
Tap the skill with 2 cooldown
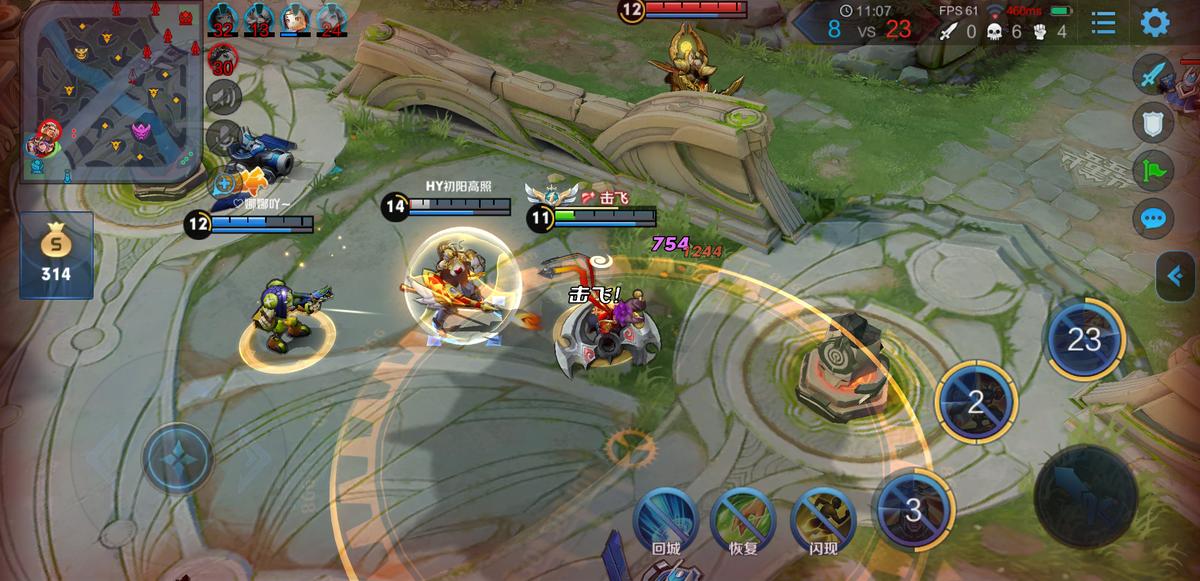point(975,402)
